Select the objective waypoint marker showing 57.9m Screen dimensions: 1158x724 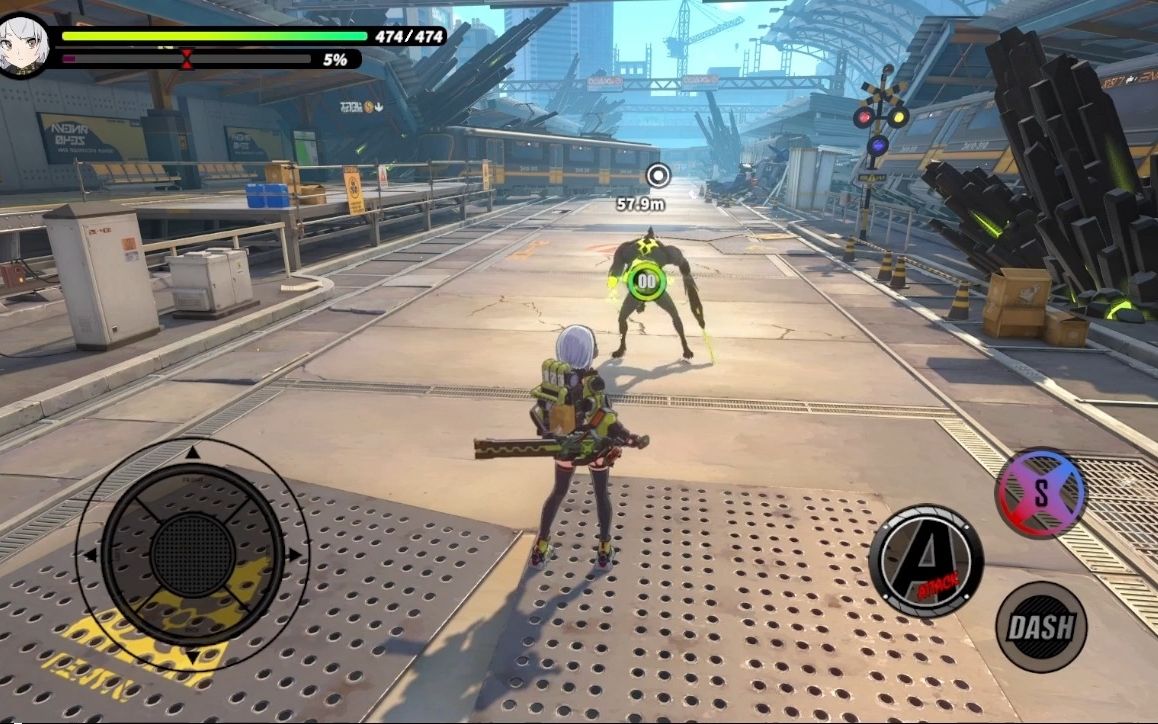pyautogui.click(x=657, y=177)
